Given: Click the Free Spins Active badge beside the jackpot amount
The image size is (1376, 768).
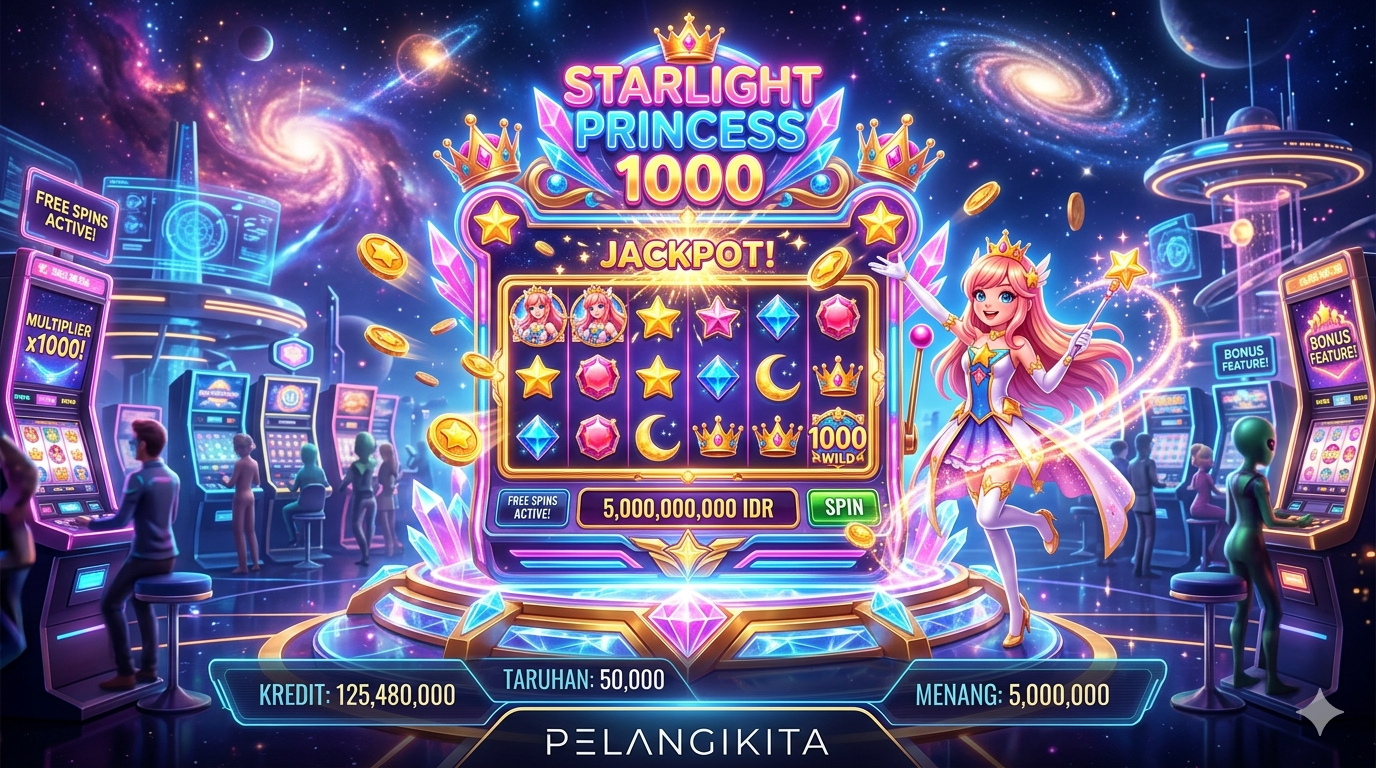Looking at the screenshot, I should click(532, 508).
